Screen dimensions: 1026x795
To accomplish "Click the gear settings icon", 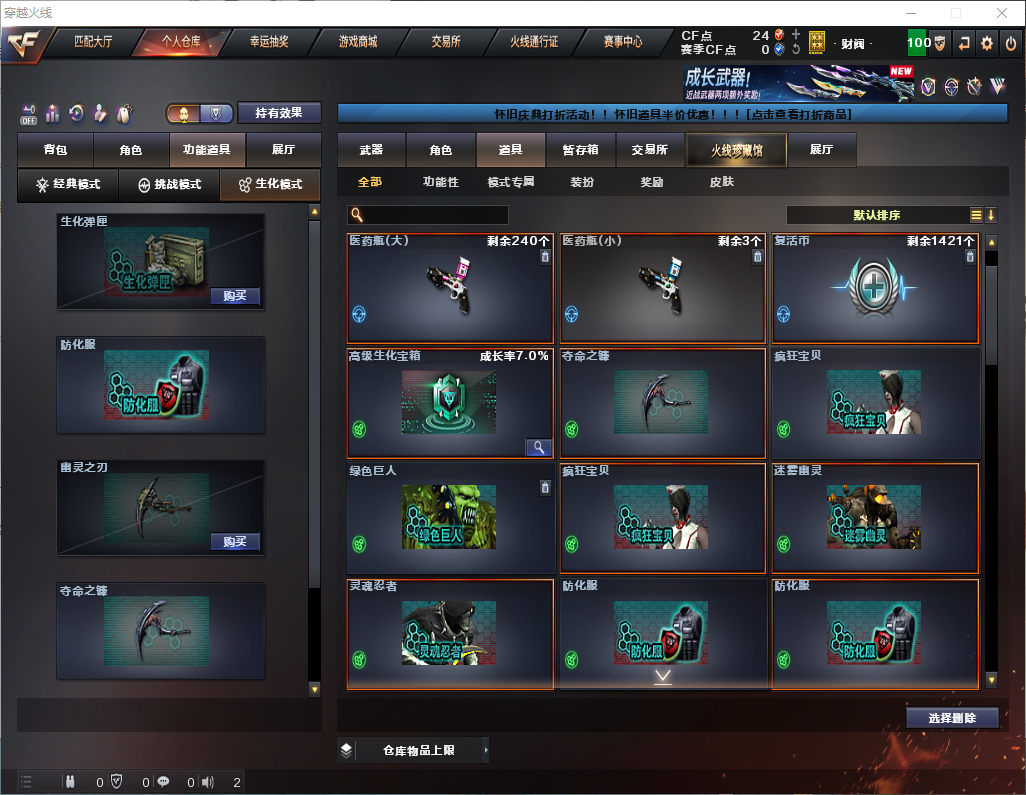I will (987, 43).
